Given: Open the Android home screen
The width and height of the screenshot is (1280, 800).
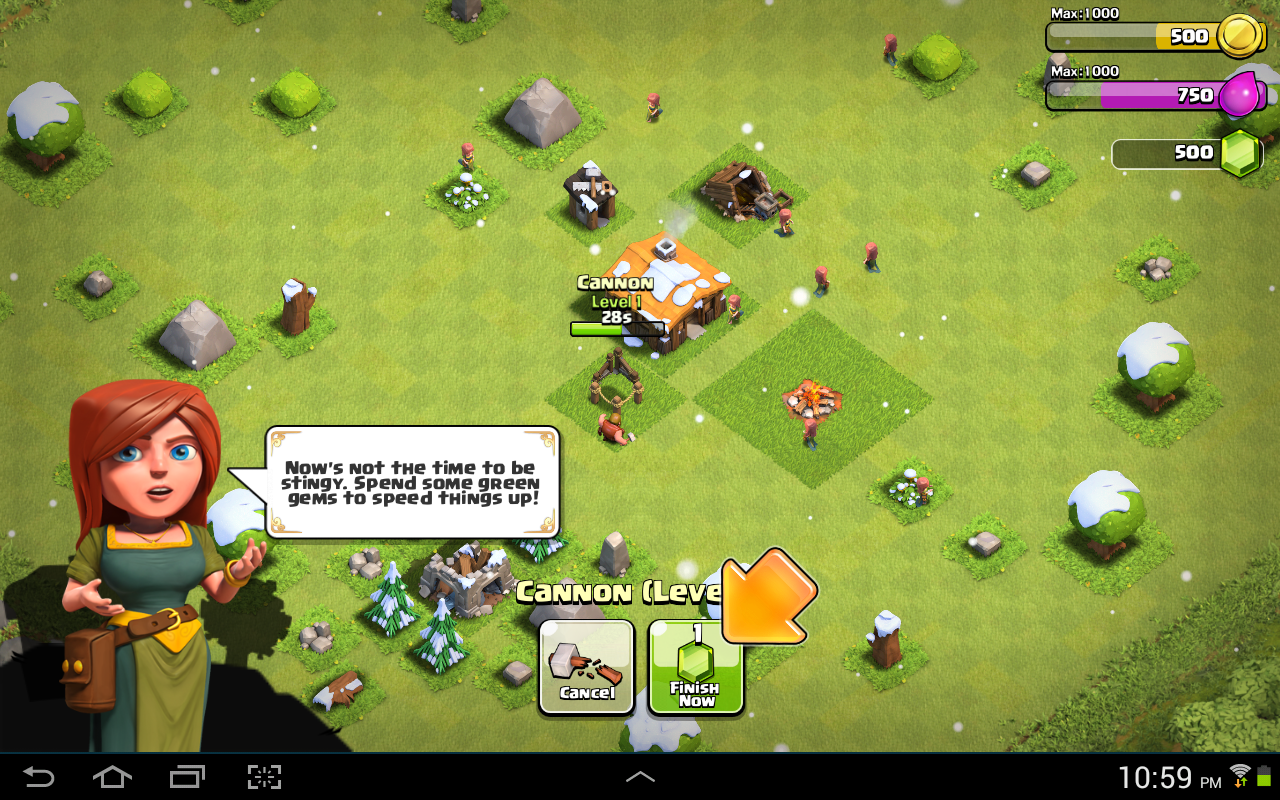Looking at the screenshot, I should click(112, 777).
